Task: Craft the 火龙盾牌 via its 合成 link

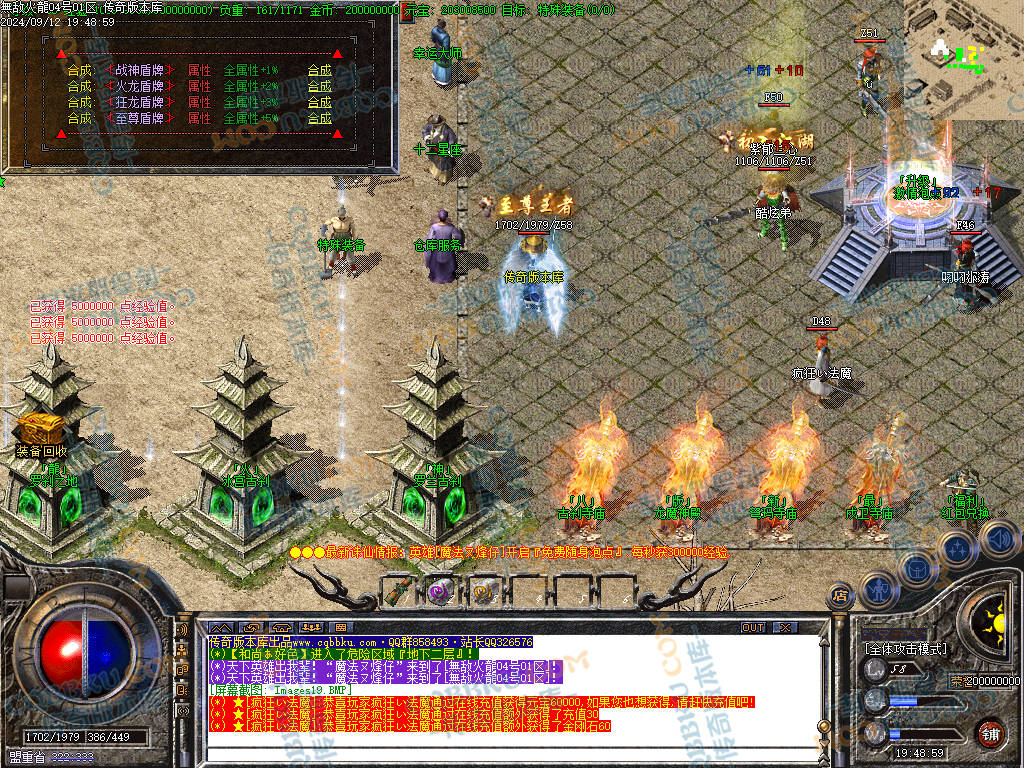Action: click(319, 86)
